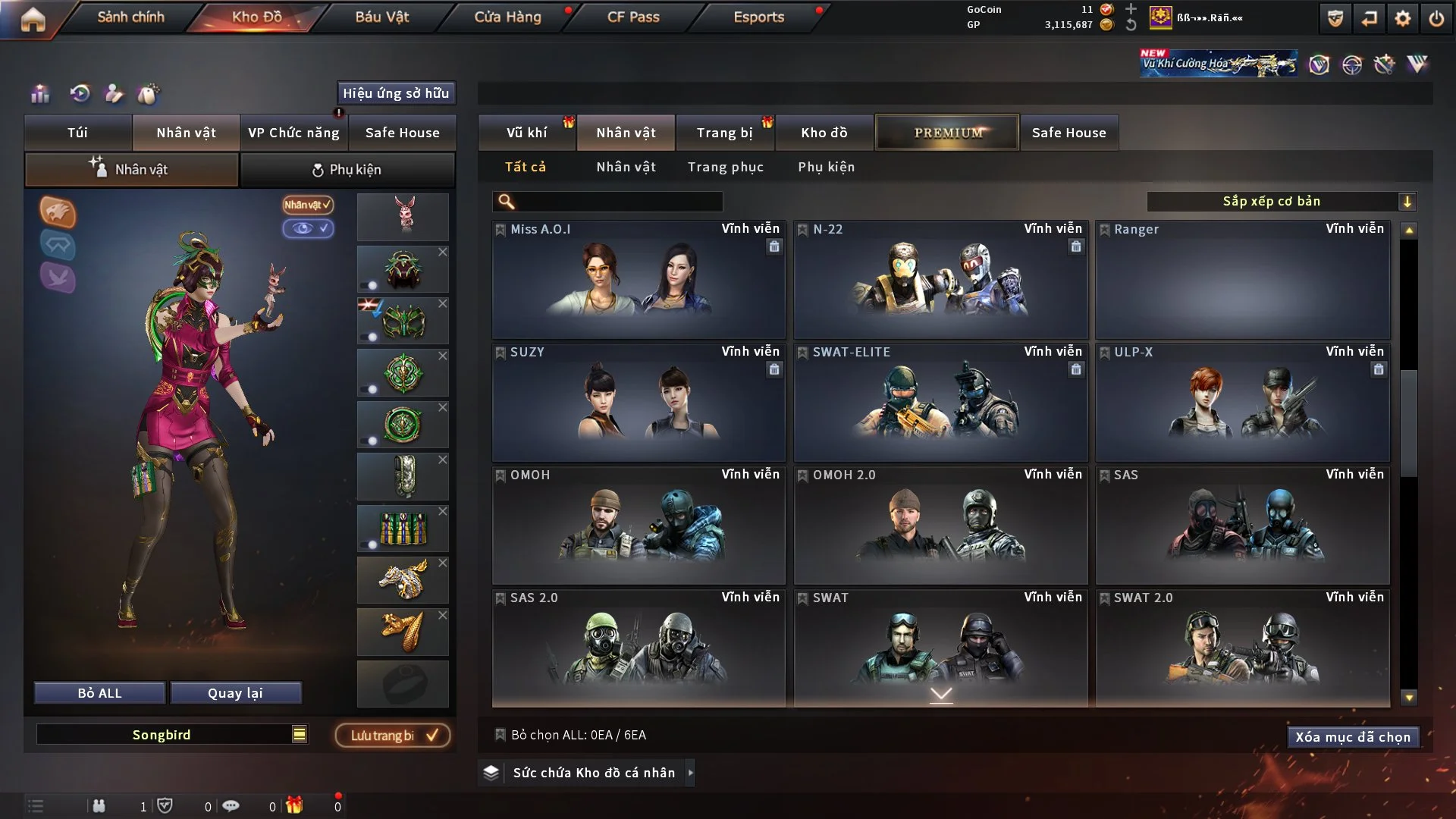Click the inventory search field
The height and width of the screenshot is (819, 1456).
click(x=618, y=202)
